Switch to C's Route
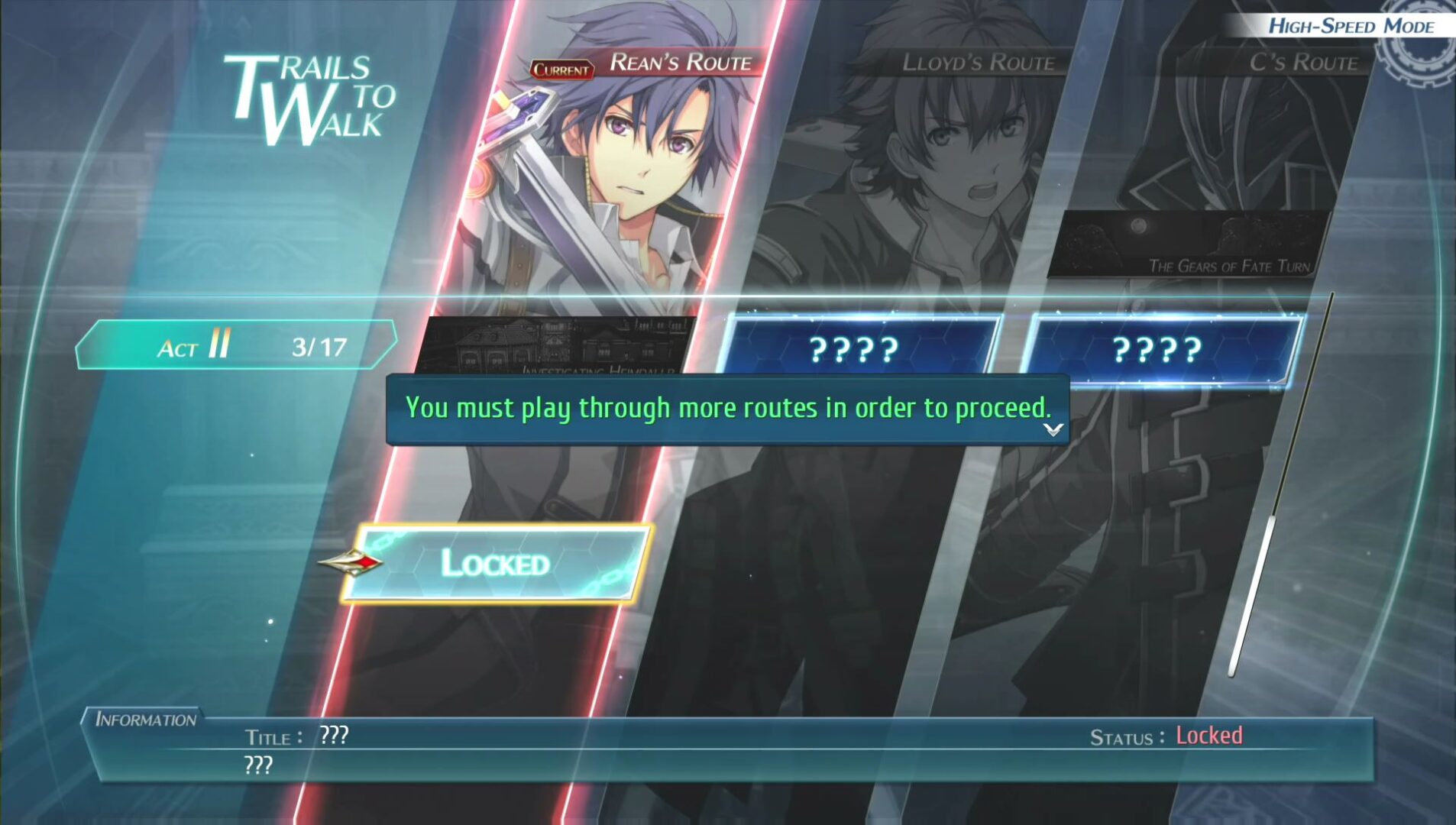Viewport: 1456px width, 825px height. [1303, 63]
